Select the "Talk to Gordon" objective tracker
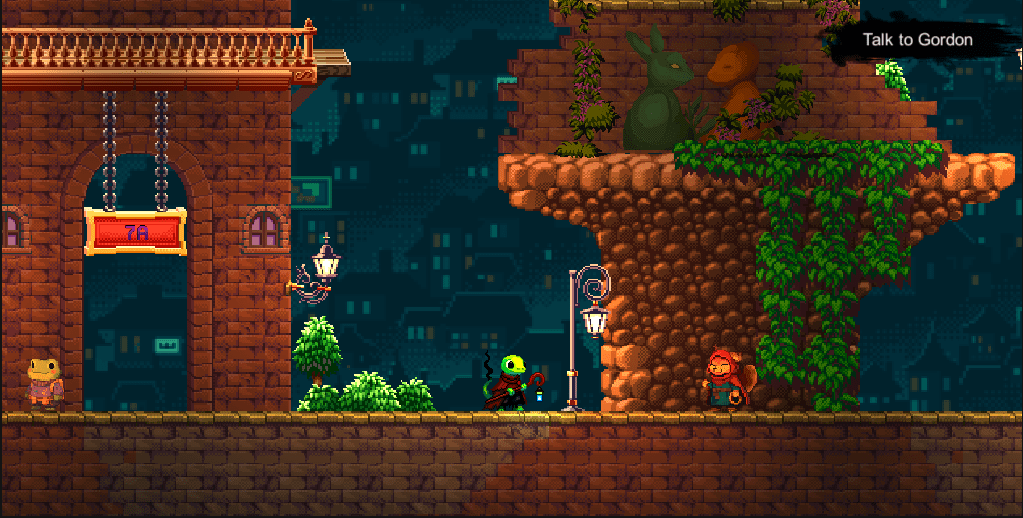The width and height of the screenshot is (1023, 518). point(917,40)
